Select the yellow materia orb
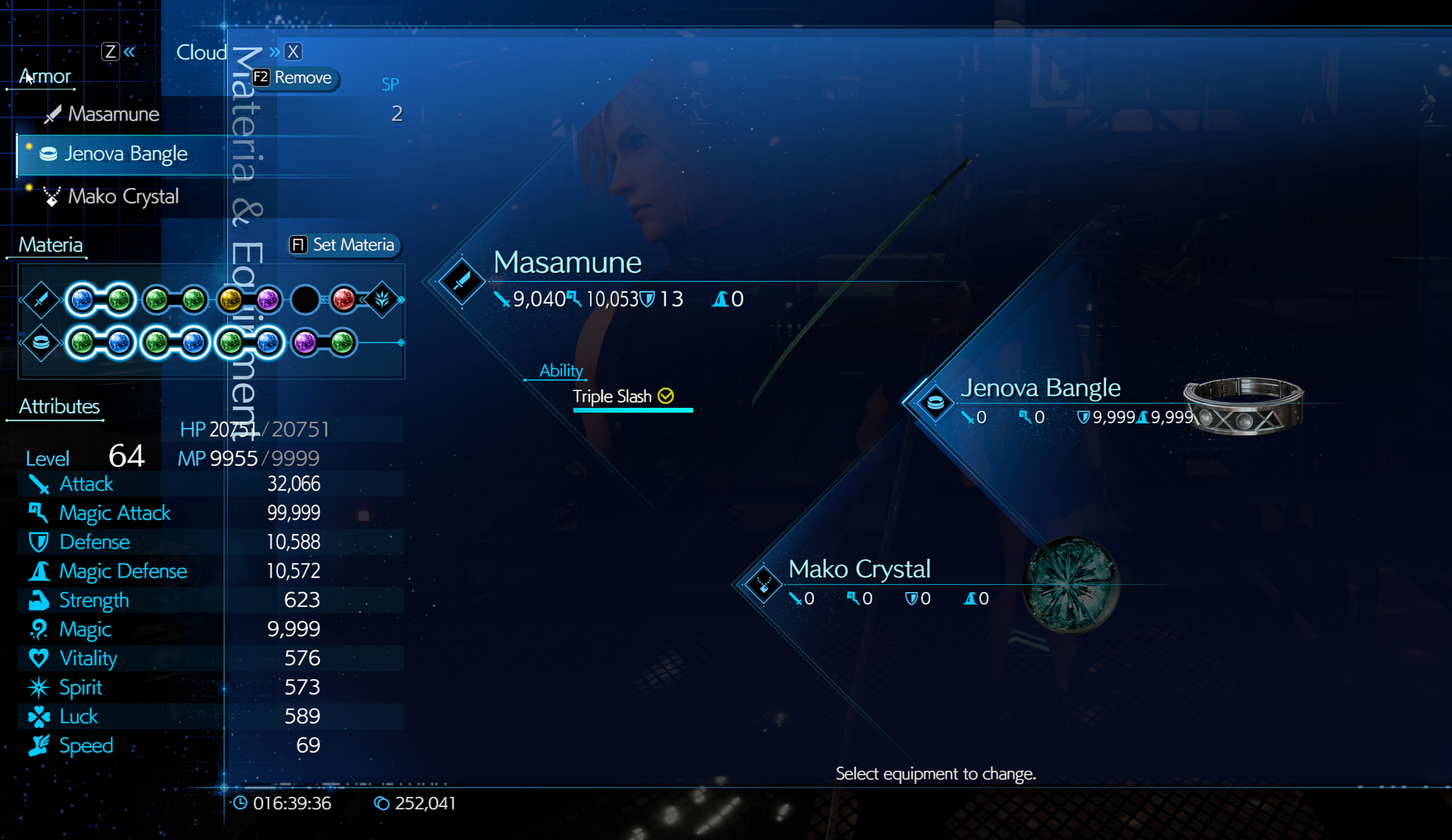The height and width of the screenshot is (840, 1452). click(x=231, y=300)
